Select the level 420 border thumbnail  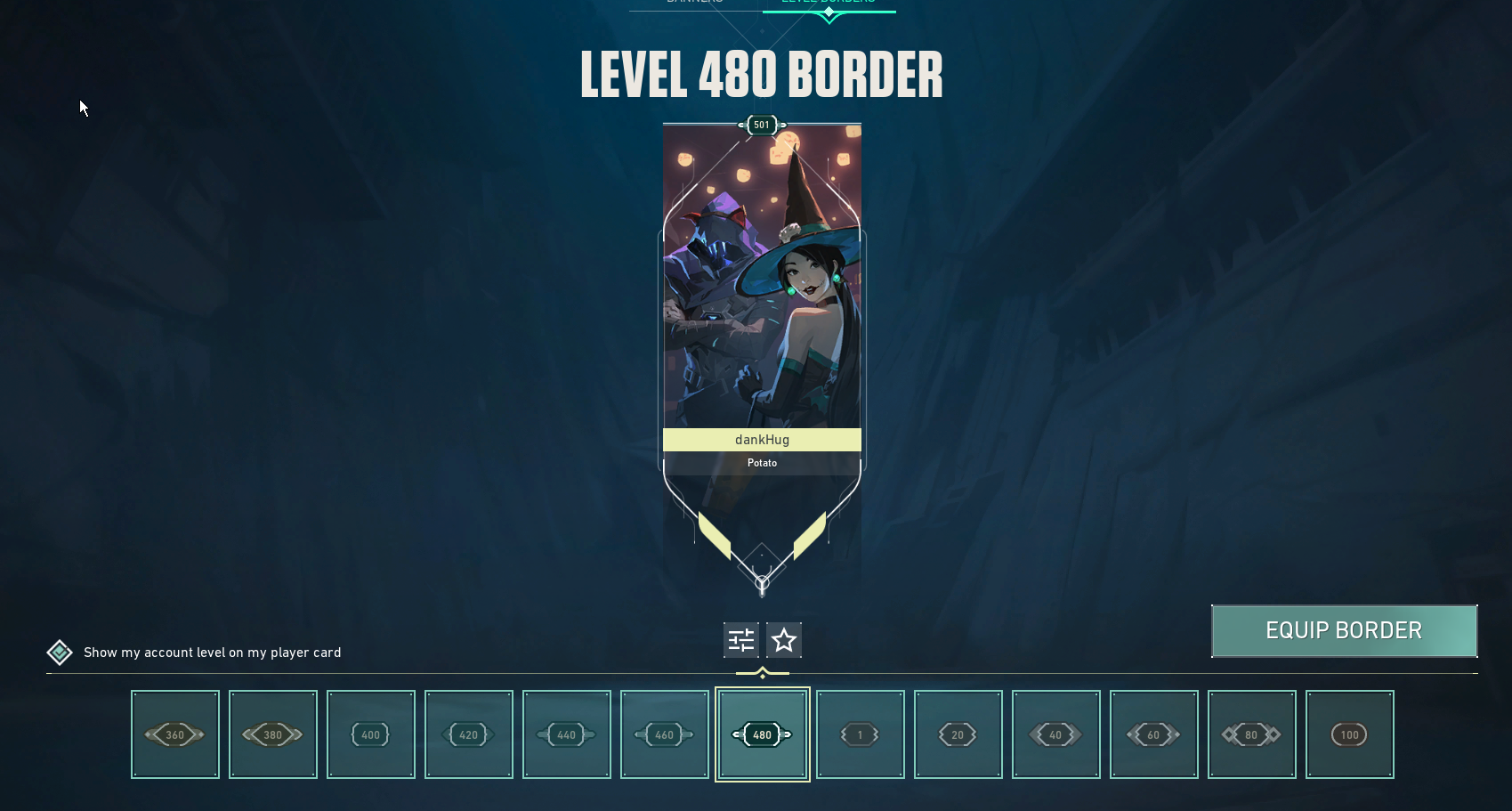click(x=468, y=734)
